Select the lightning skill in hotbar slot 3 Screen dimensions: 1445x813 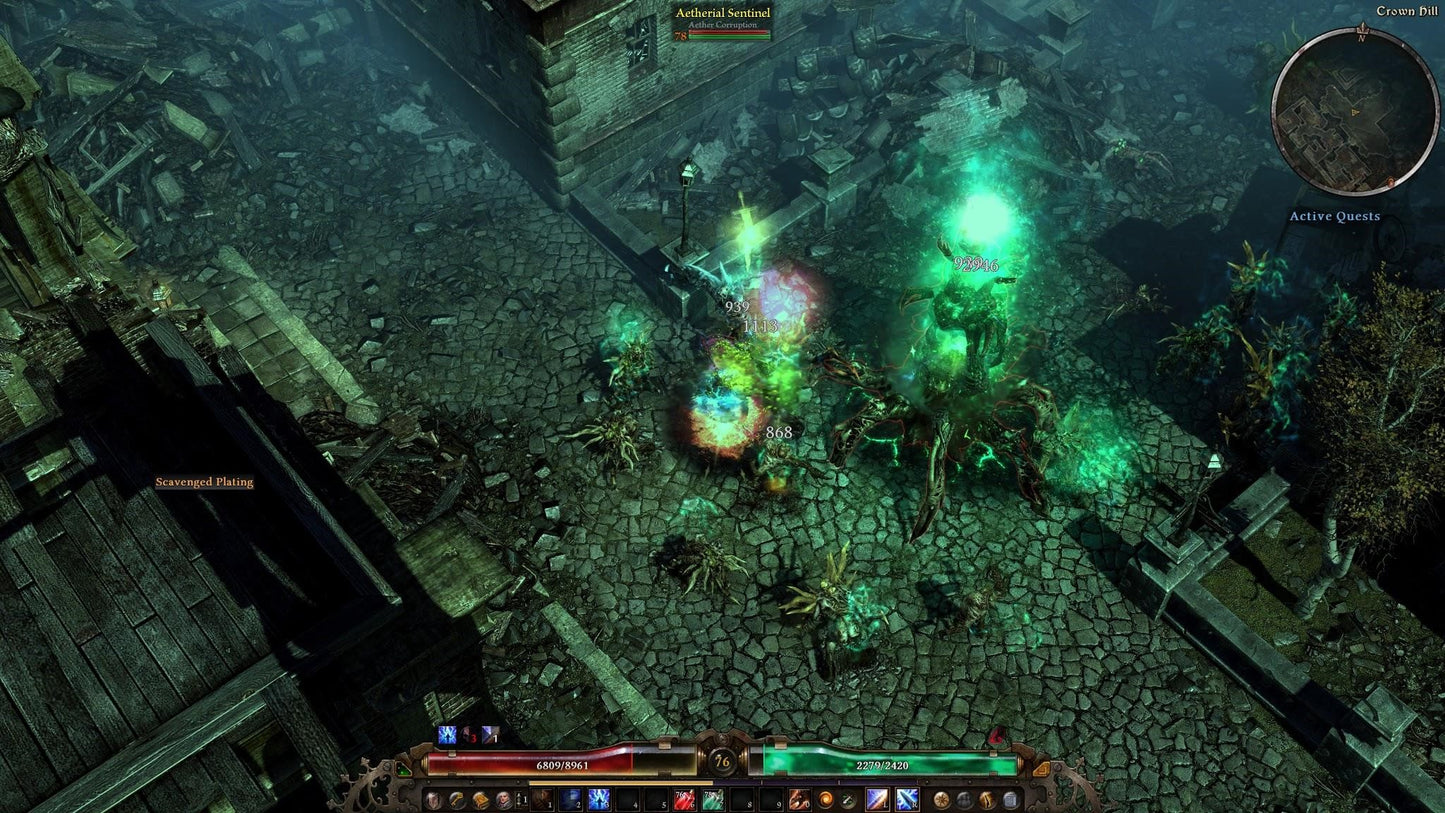click(598, 801)
